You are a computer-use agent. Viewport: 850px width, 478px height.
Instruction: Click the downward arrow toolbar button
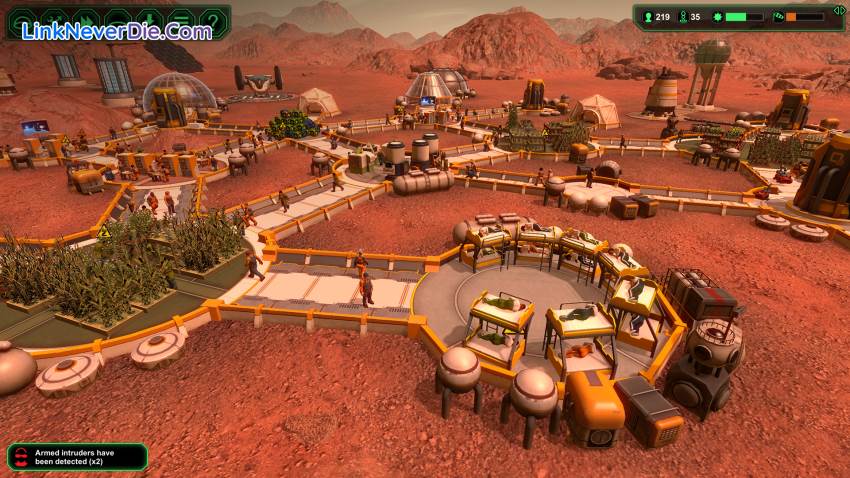coord(150,20)
